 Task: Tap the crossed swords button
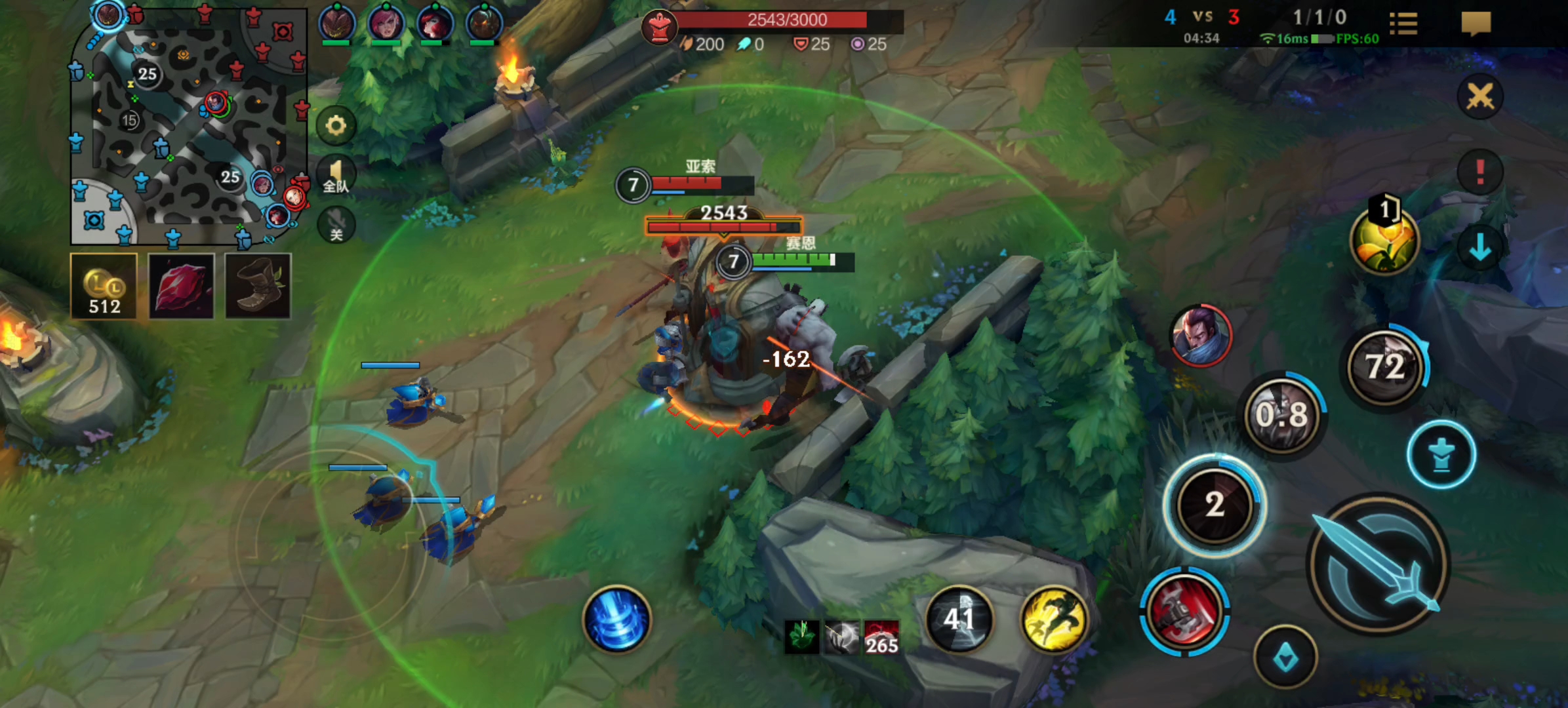pyautogui.click(x=1479, y=97)
